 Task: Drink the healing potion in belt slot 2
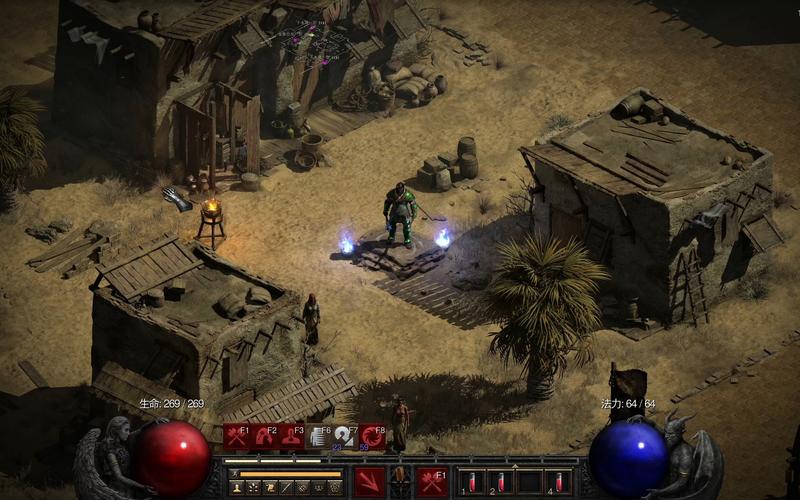[500, 482]
